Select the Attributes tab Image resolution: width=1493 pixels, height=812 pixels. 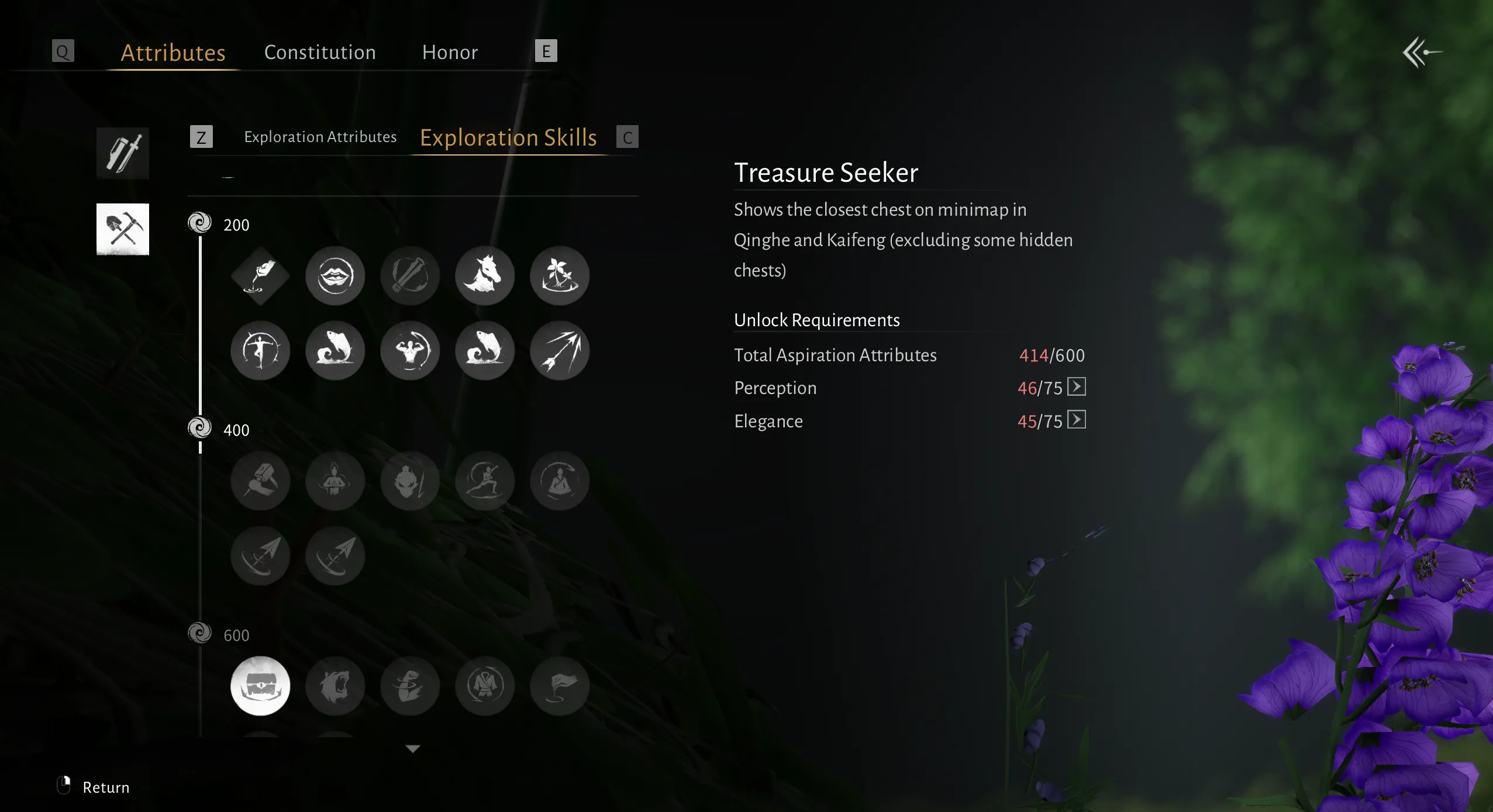[x=173, y=53]
